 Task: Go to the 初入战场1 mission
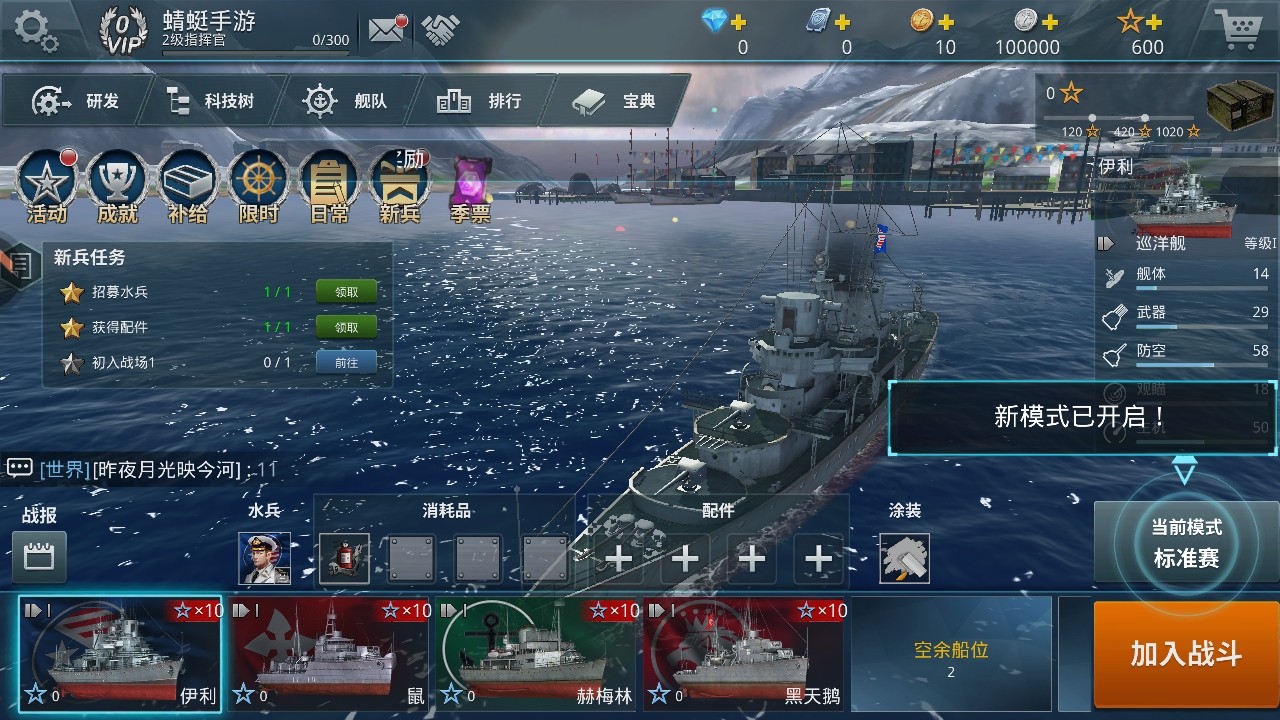(x=346, y=362)
